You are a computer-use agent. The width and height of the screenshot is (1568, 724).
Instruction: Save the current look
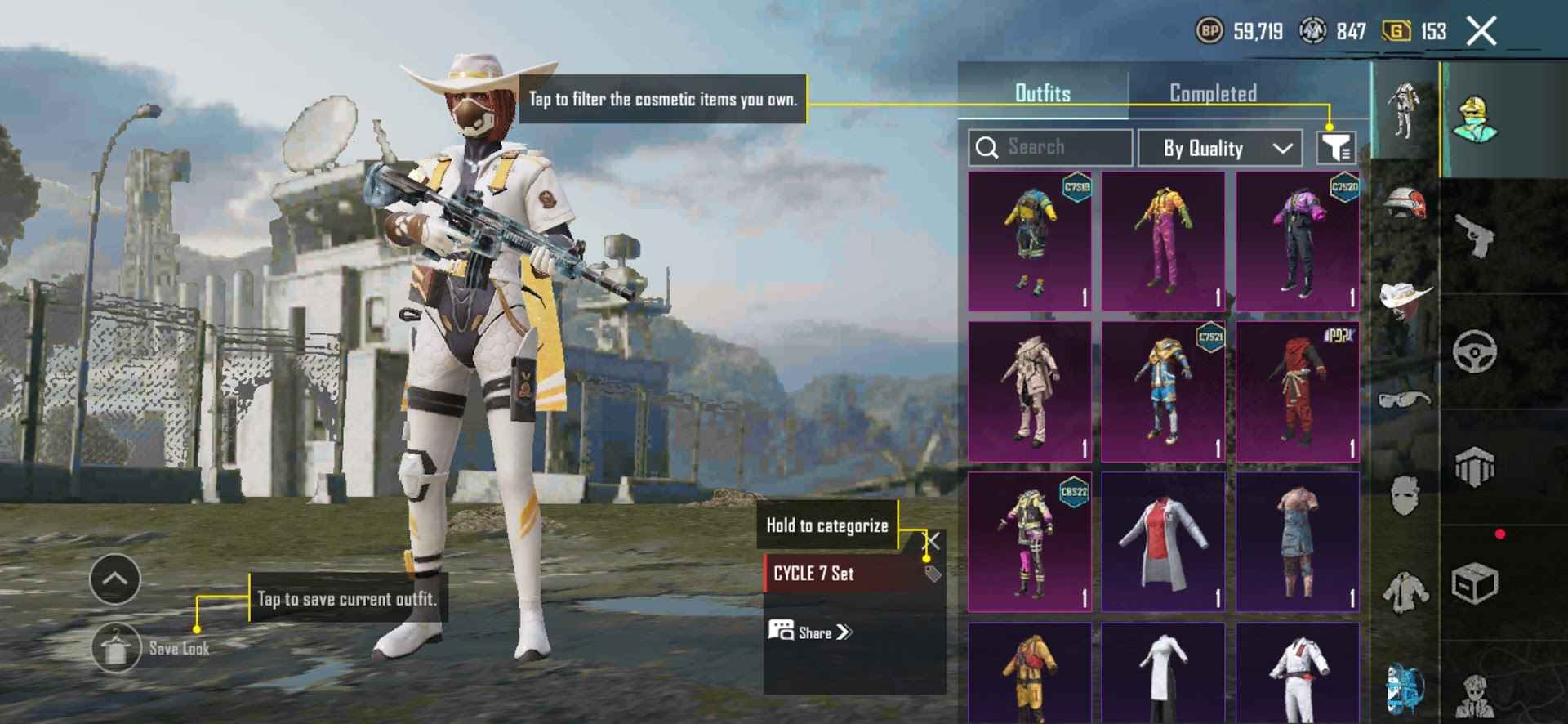tap(116, 648)
